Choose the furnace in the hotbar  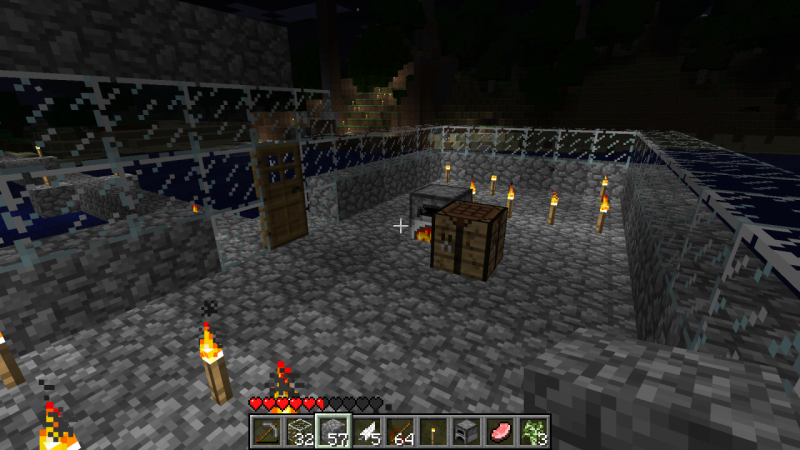coord(467,431)
